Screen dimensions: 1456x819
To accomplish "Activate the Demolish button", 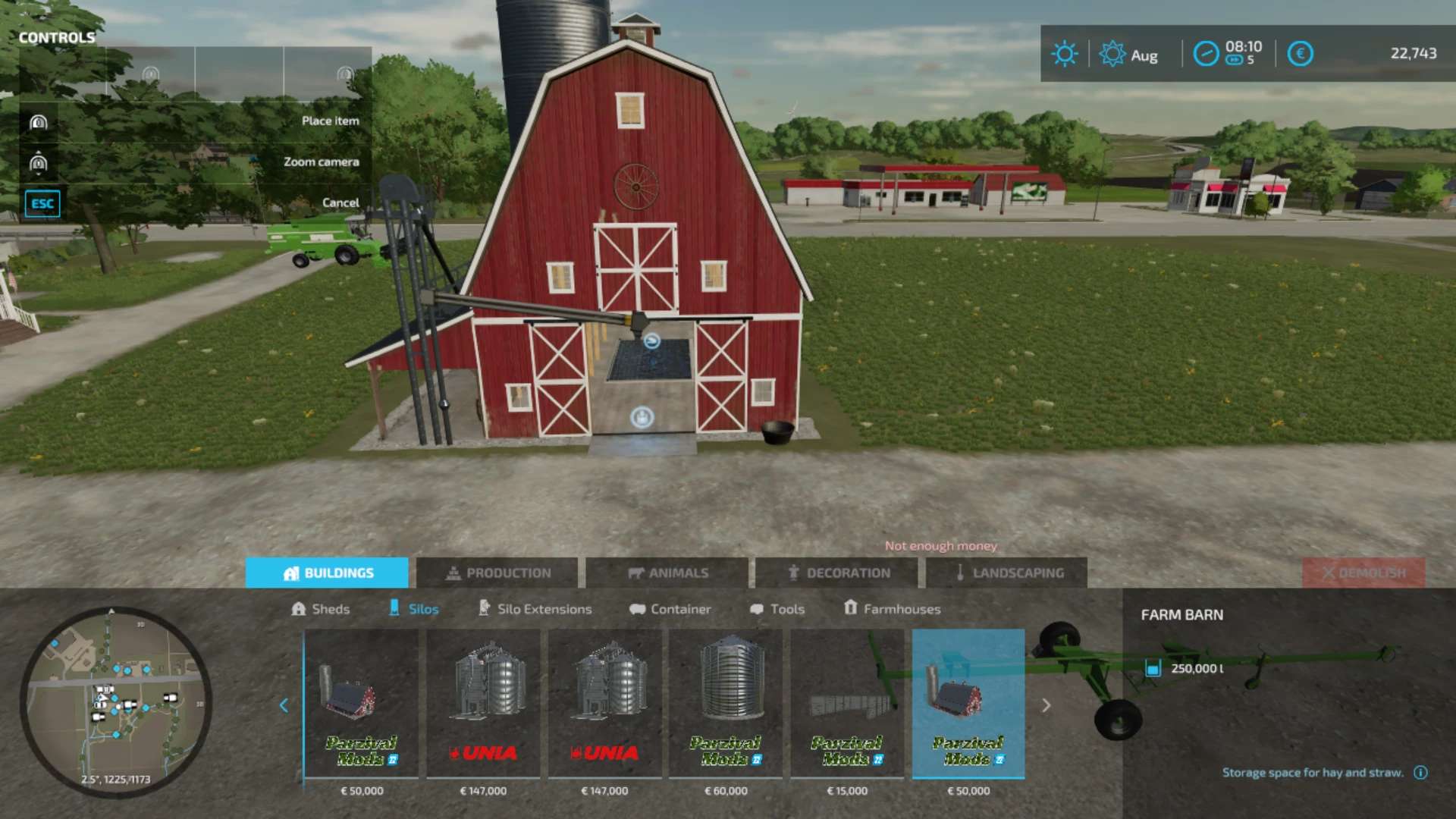I will tap(1363, 573).
